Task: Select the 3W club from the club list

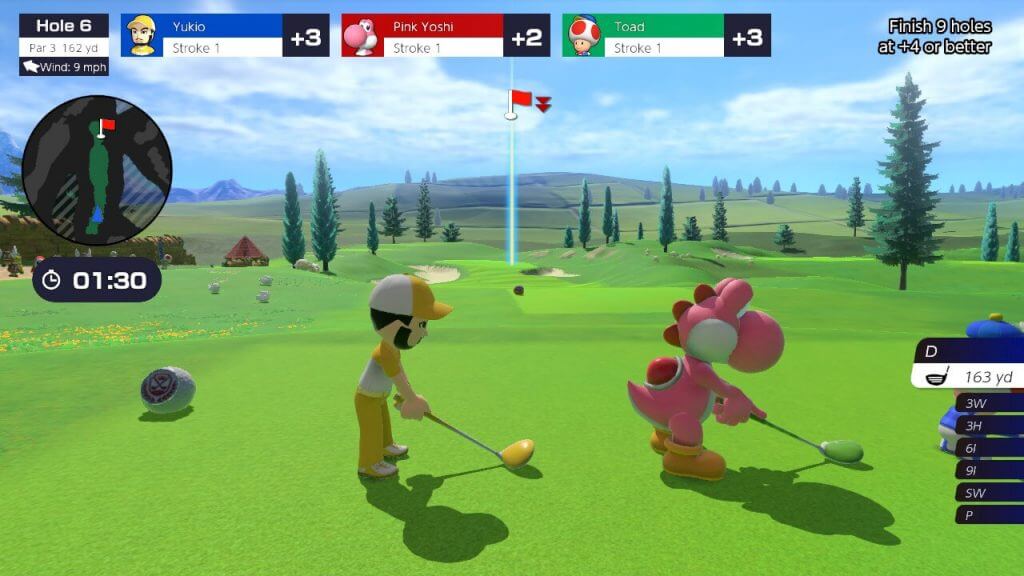Action: click(988, 403)
